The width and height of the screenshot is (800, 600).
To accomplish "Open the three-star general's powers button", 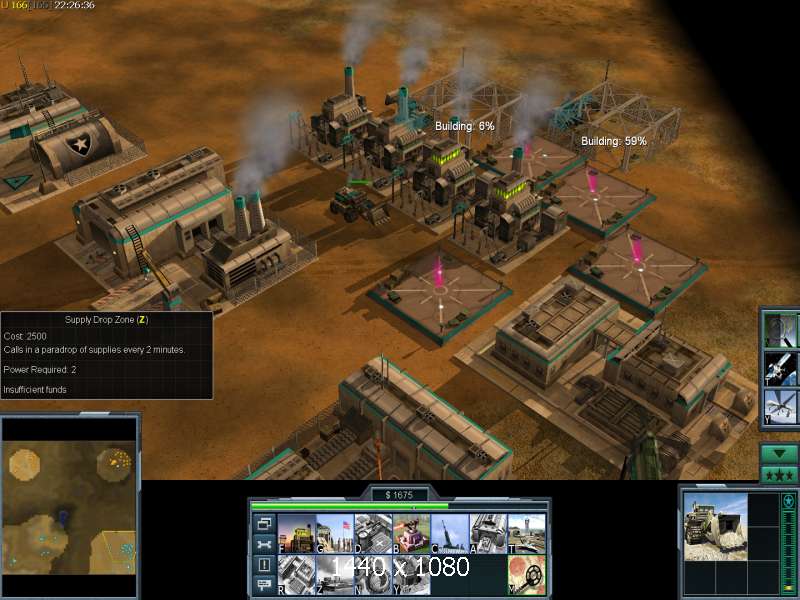I will [779, 475].
